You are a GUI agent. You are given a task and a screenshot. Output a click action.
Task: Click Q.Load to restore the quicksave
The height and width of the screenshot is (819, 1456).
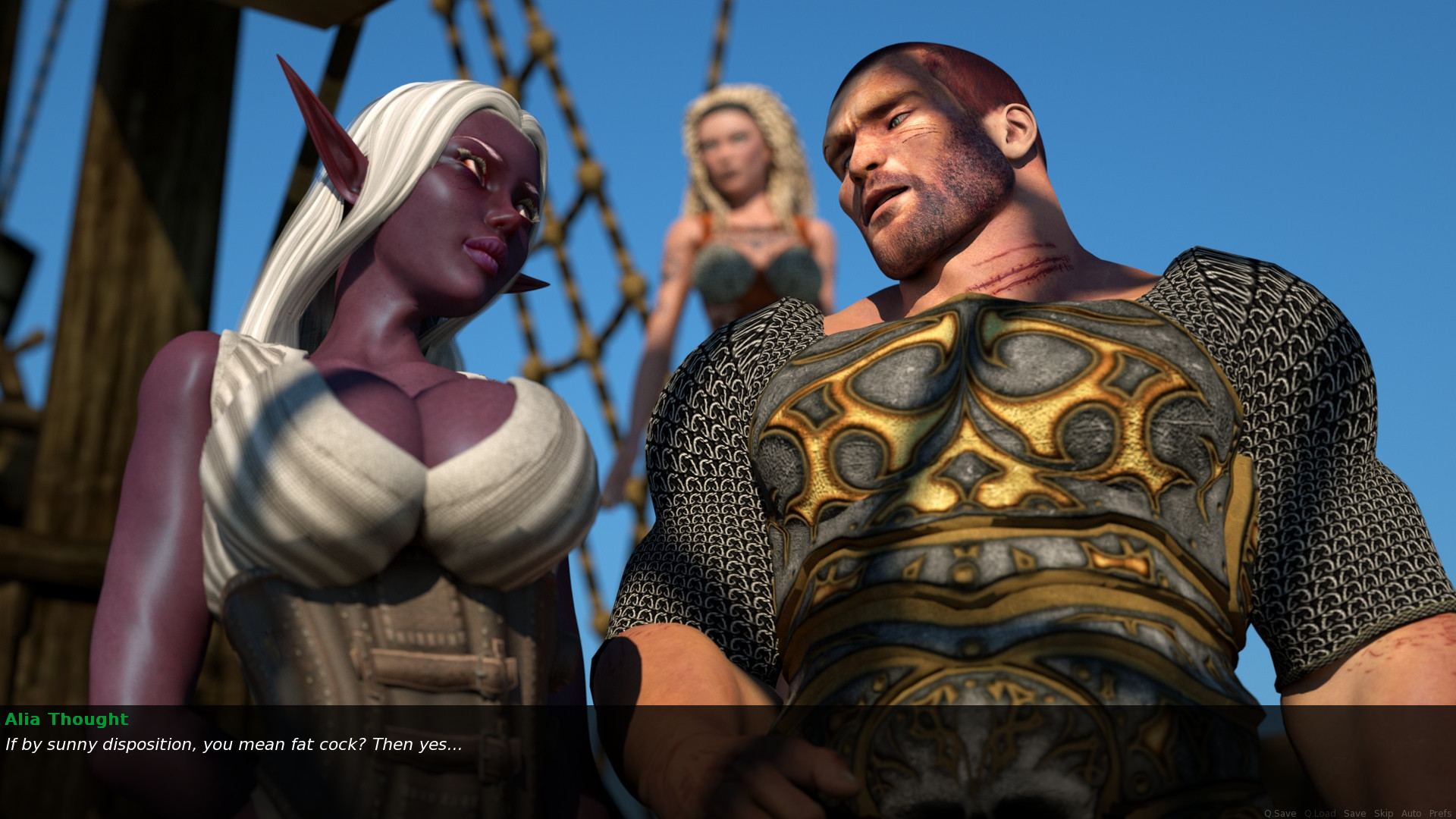(1320, 813)
